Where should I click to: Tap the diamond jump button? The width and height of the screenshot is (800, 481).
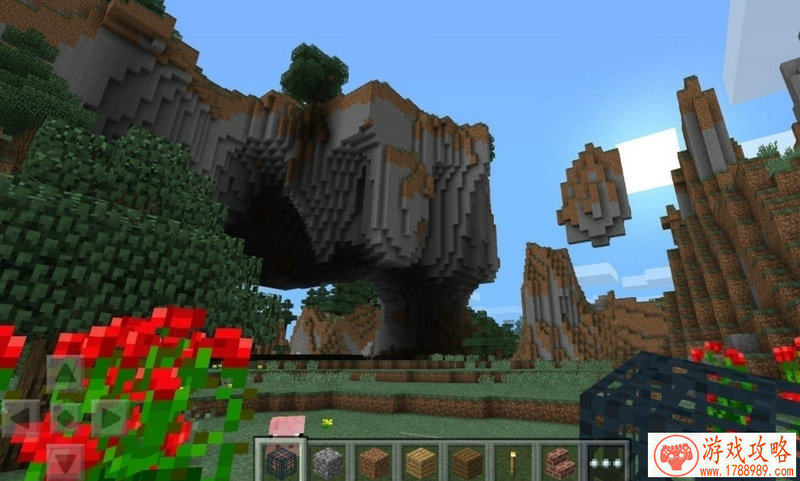(65, 416)
